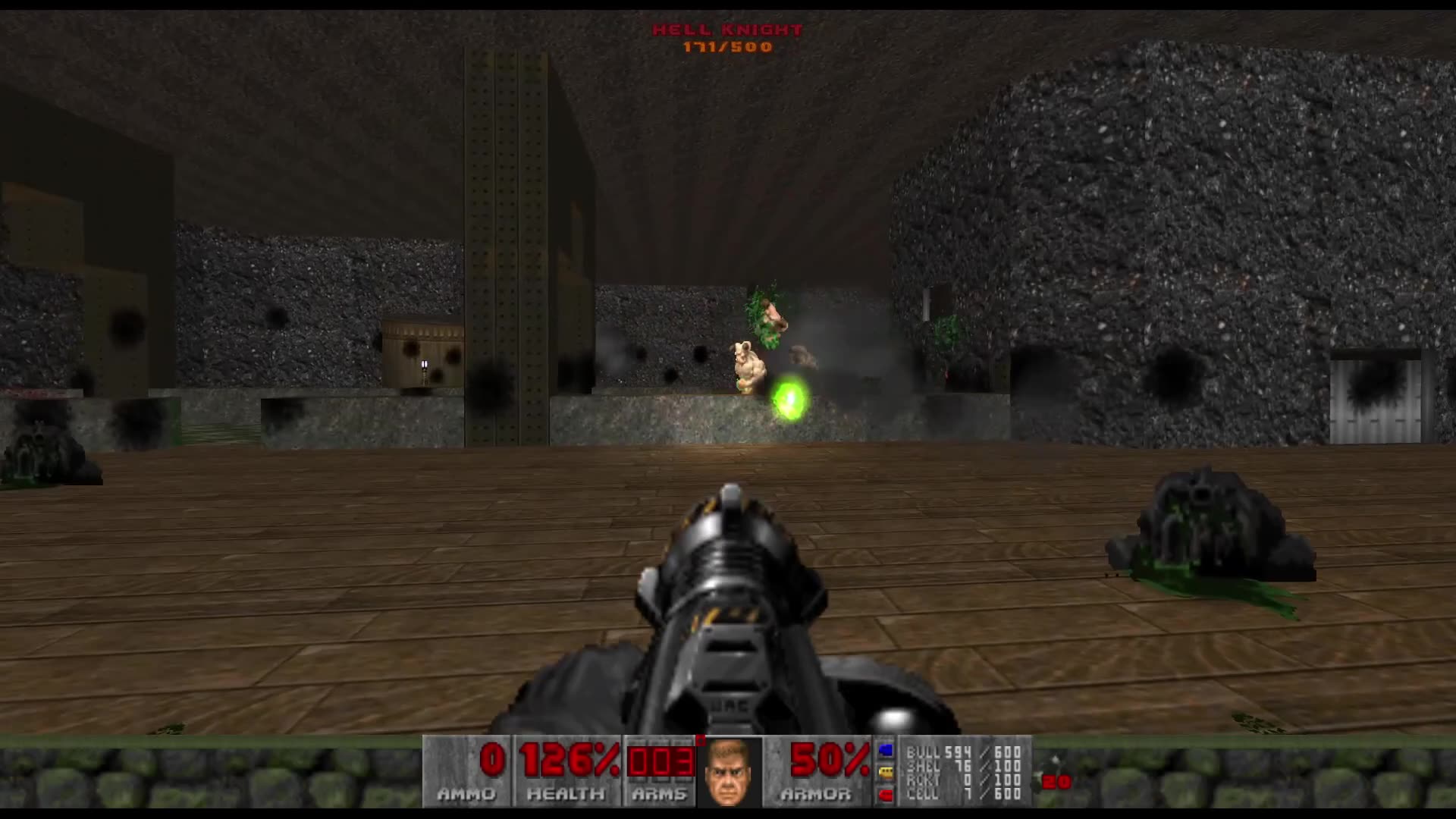Click the BULL ammo row showing 594/600
1456x819 pixels.
tap(963, 752)
